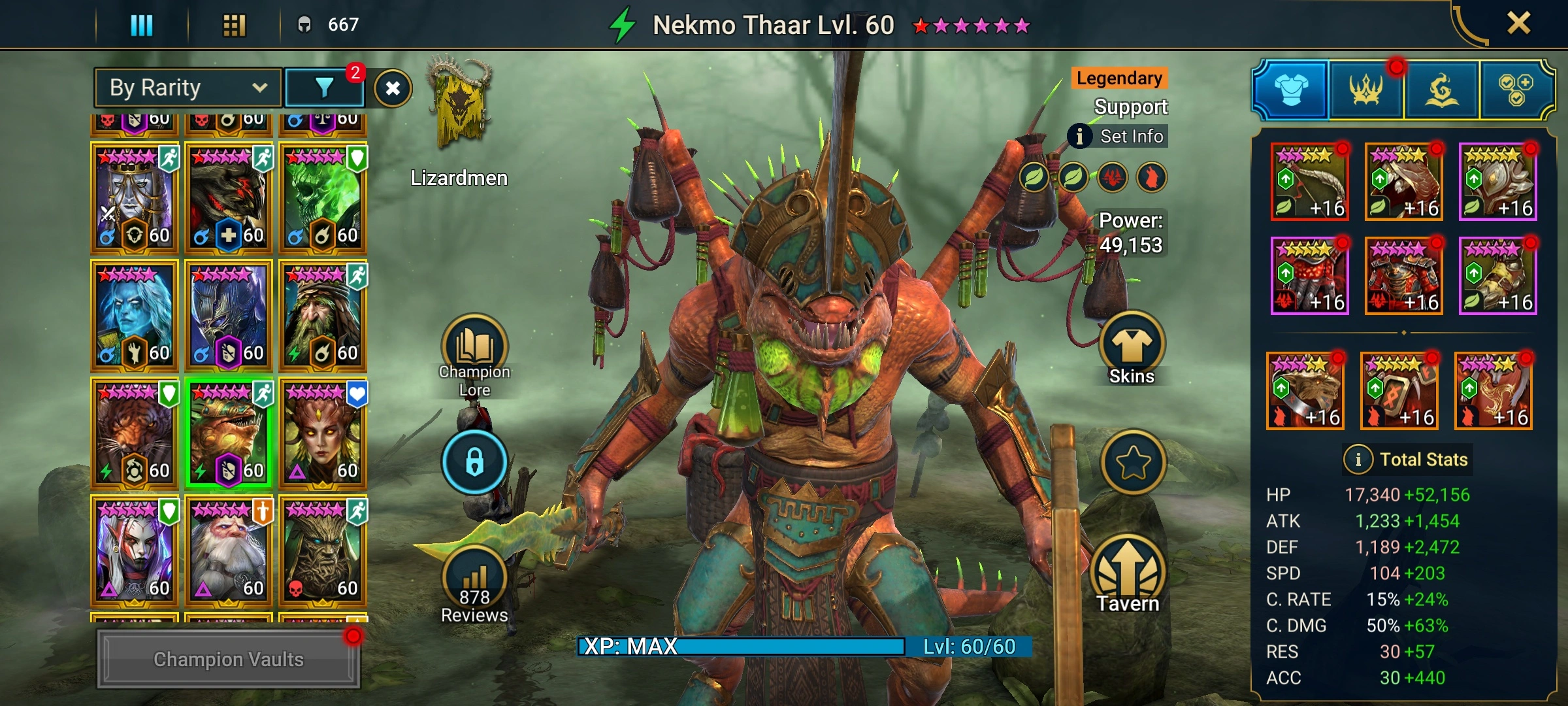Select the blue-skinned champion portrait
The width and height of the screenshot is (1568, 706).
click(x=134, y=316)
